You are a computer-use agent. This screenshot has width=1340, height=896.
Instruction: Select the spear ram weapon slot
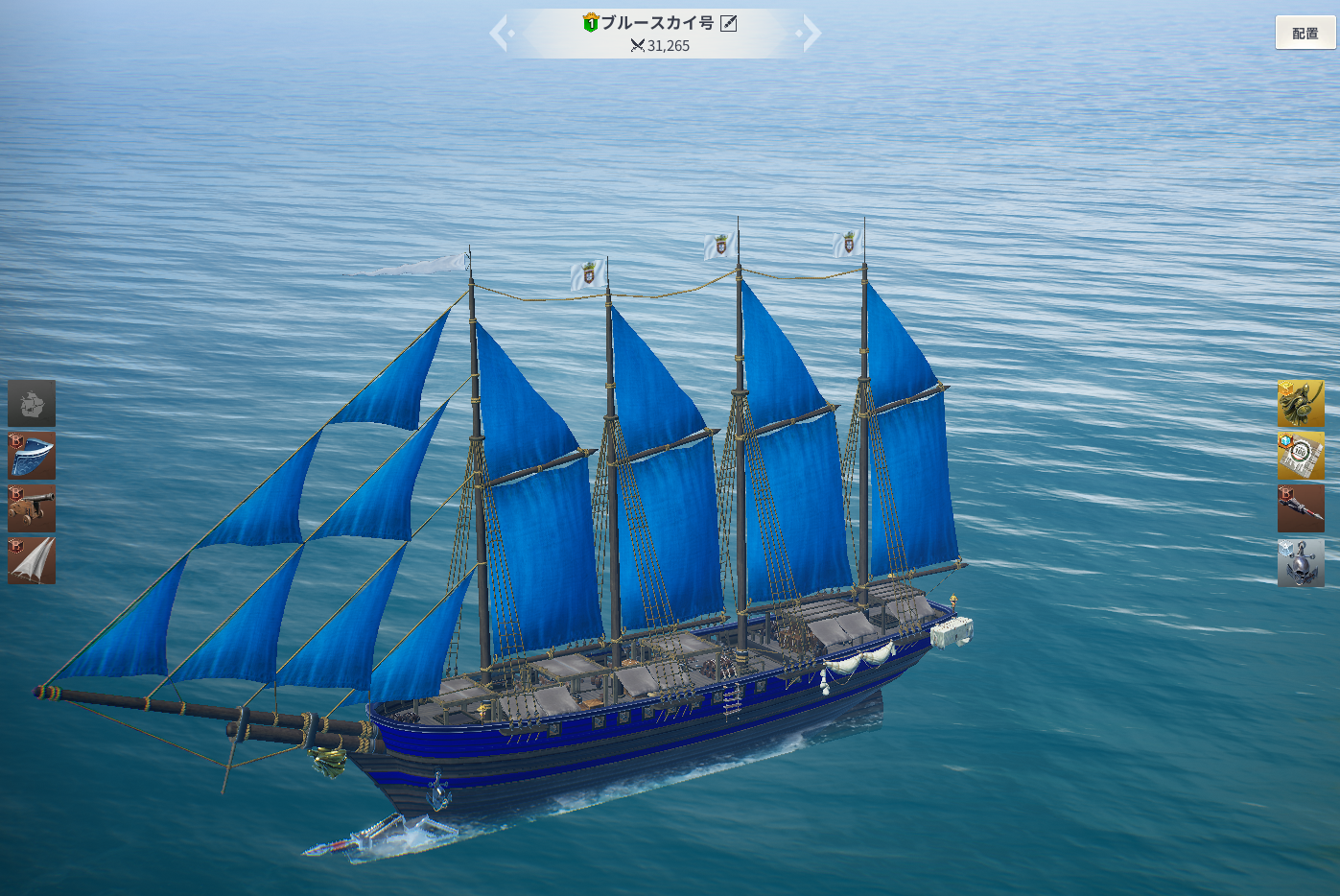1301,508
